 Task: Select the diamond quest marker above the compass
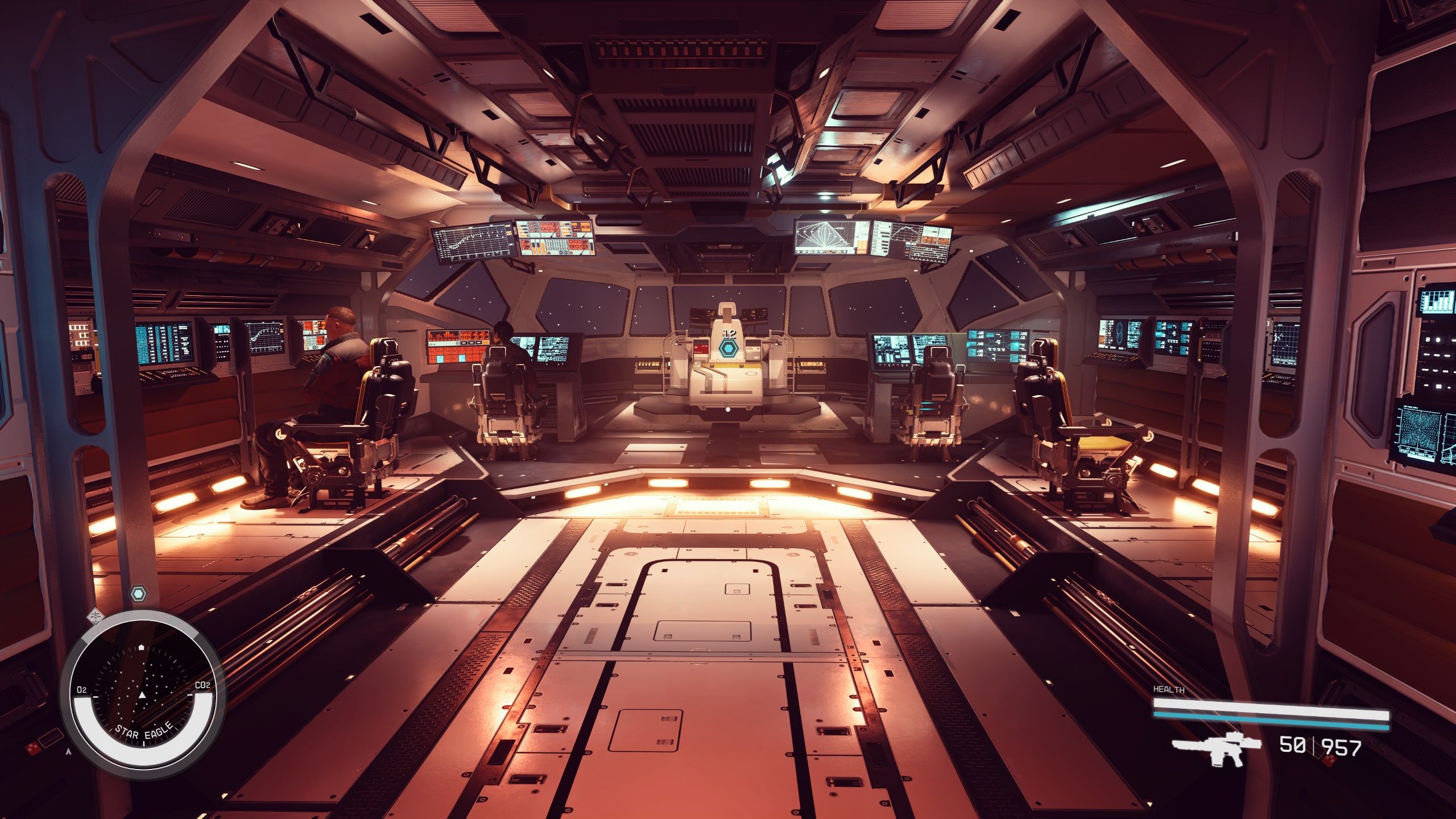(96, 618)
